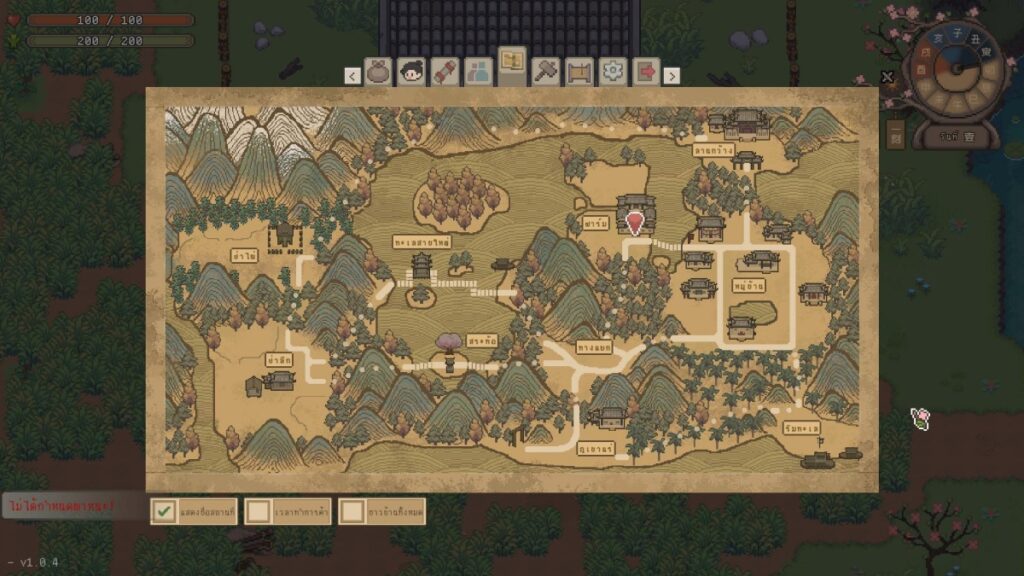Open the hammer crafting tab
1024x576 pixels.
546,72
